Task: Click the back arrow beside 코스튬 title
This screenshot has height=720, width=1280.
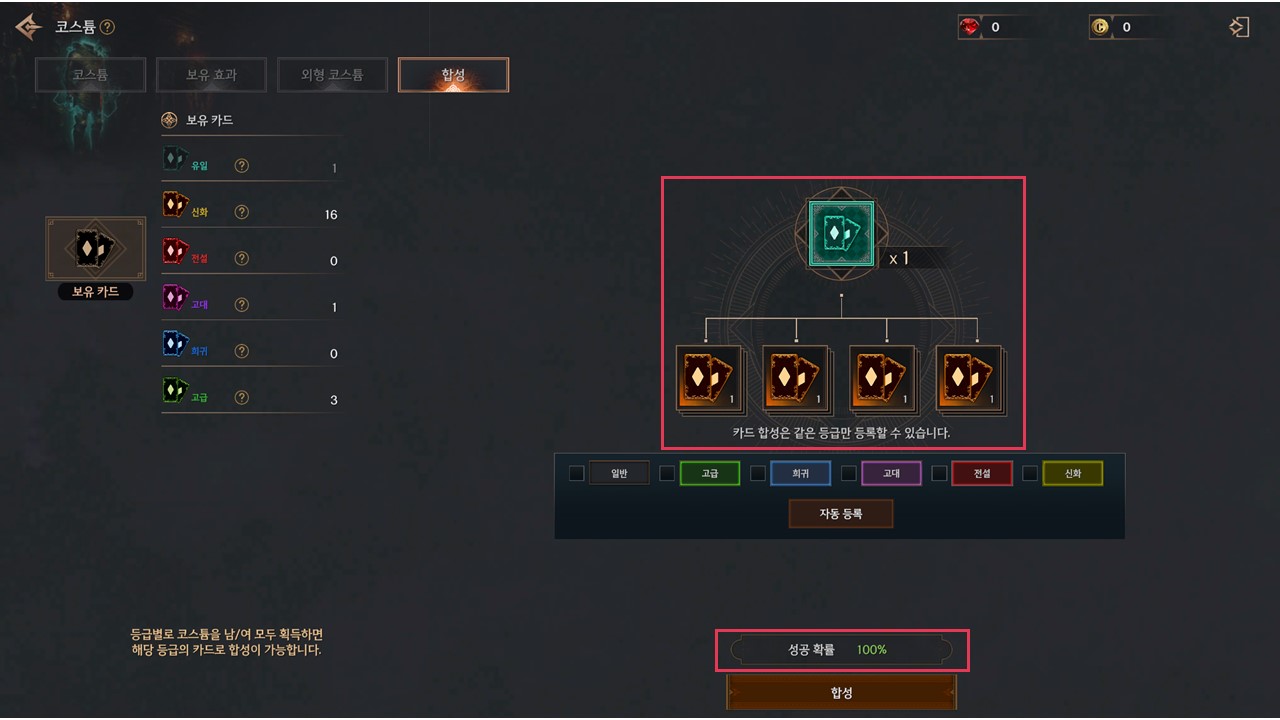Action: pos(29,27)
